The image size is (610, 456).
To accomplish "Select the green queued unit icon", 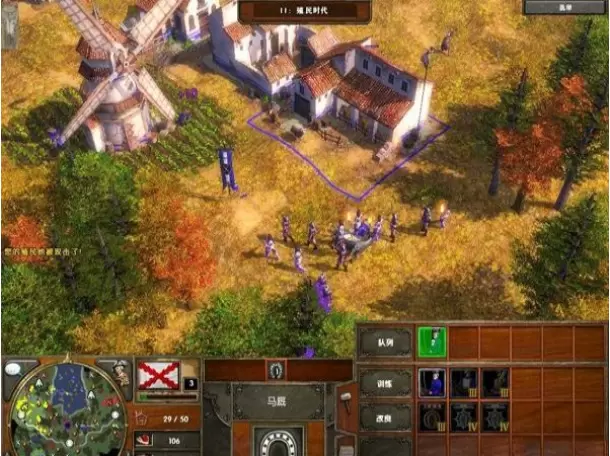I will (432, 342).
